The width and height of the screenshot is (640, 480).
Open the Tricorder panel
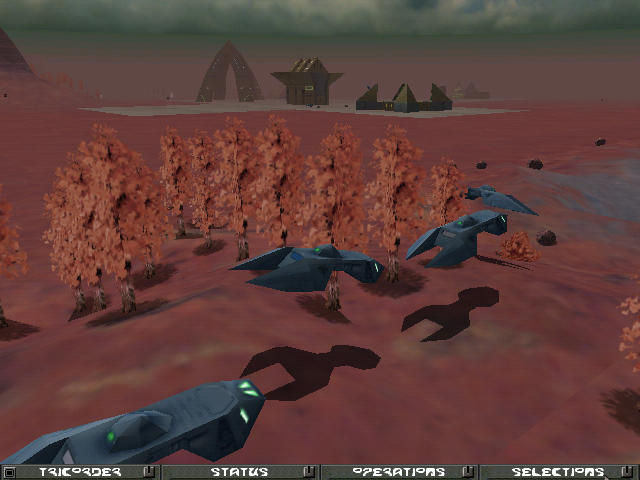click(81, 472)
